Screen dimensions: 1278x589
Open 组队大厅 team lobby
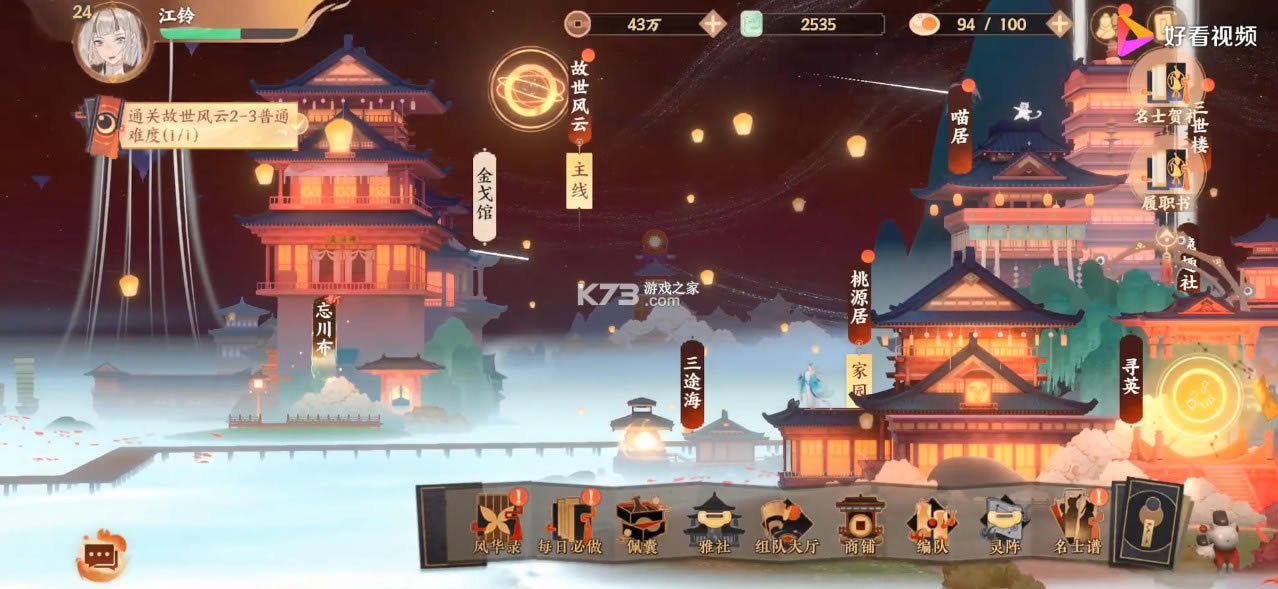[786, 521]
